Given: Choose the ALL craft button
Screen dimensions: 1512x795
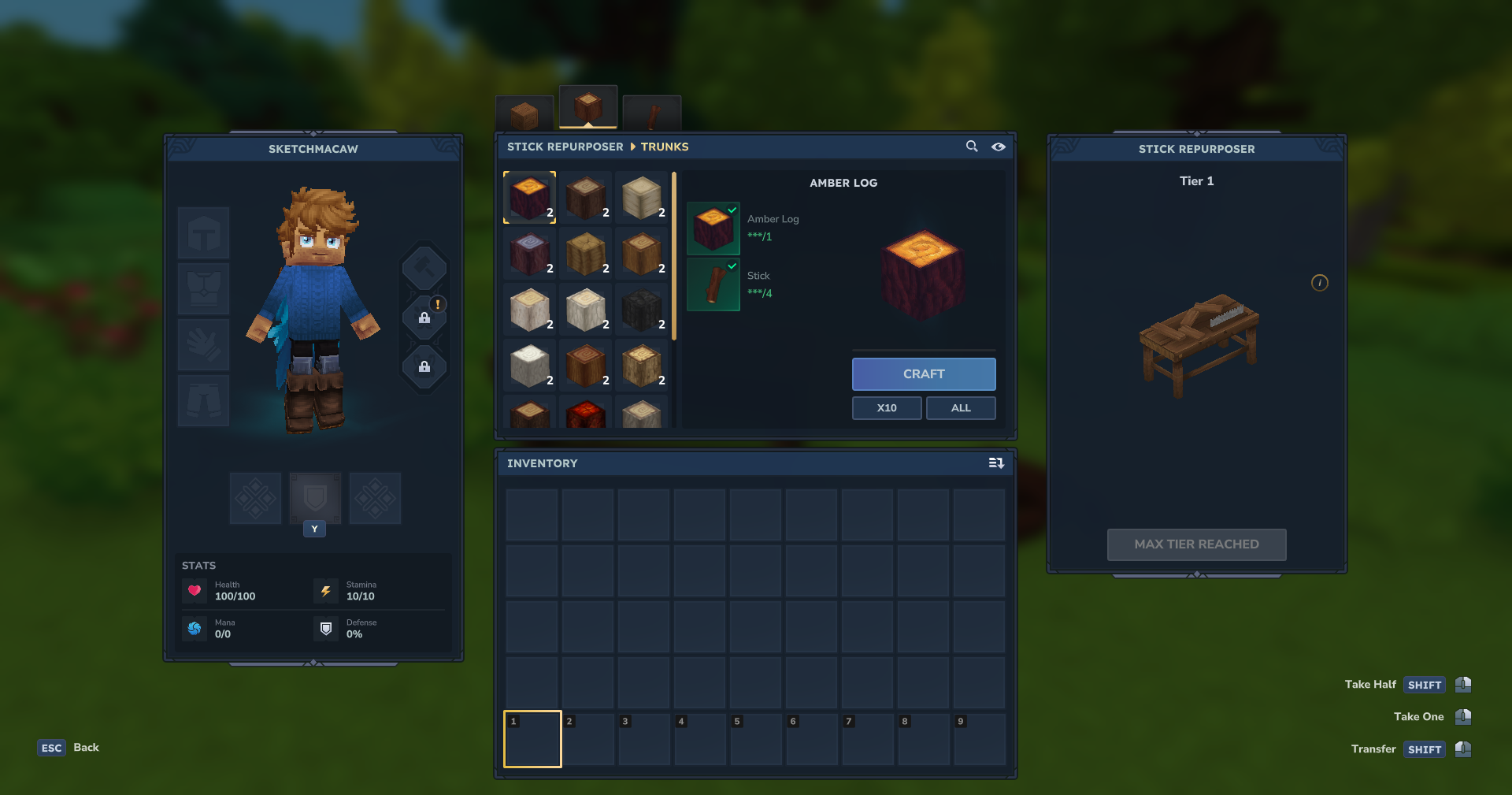Looking at the screenshot, I should [x=960, y=408].
